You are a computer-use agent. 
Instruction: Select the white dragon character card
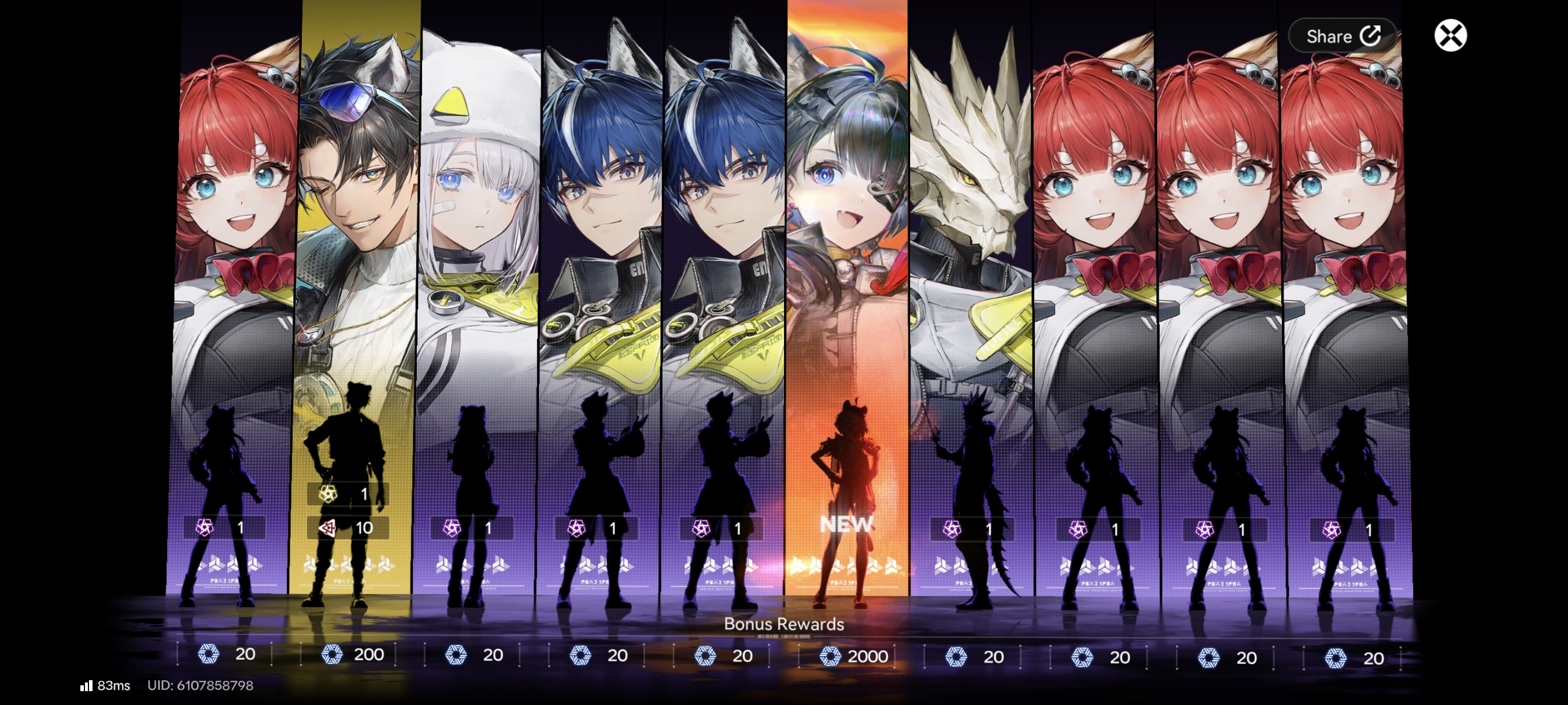pyautogui.click(x=970, y=292)
